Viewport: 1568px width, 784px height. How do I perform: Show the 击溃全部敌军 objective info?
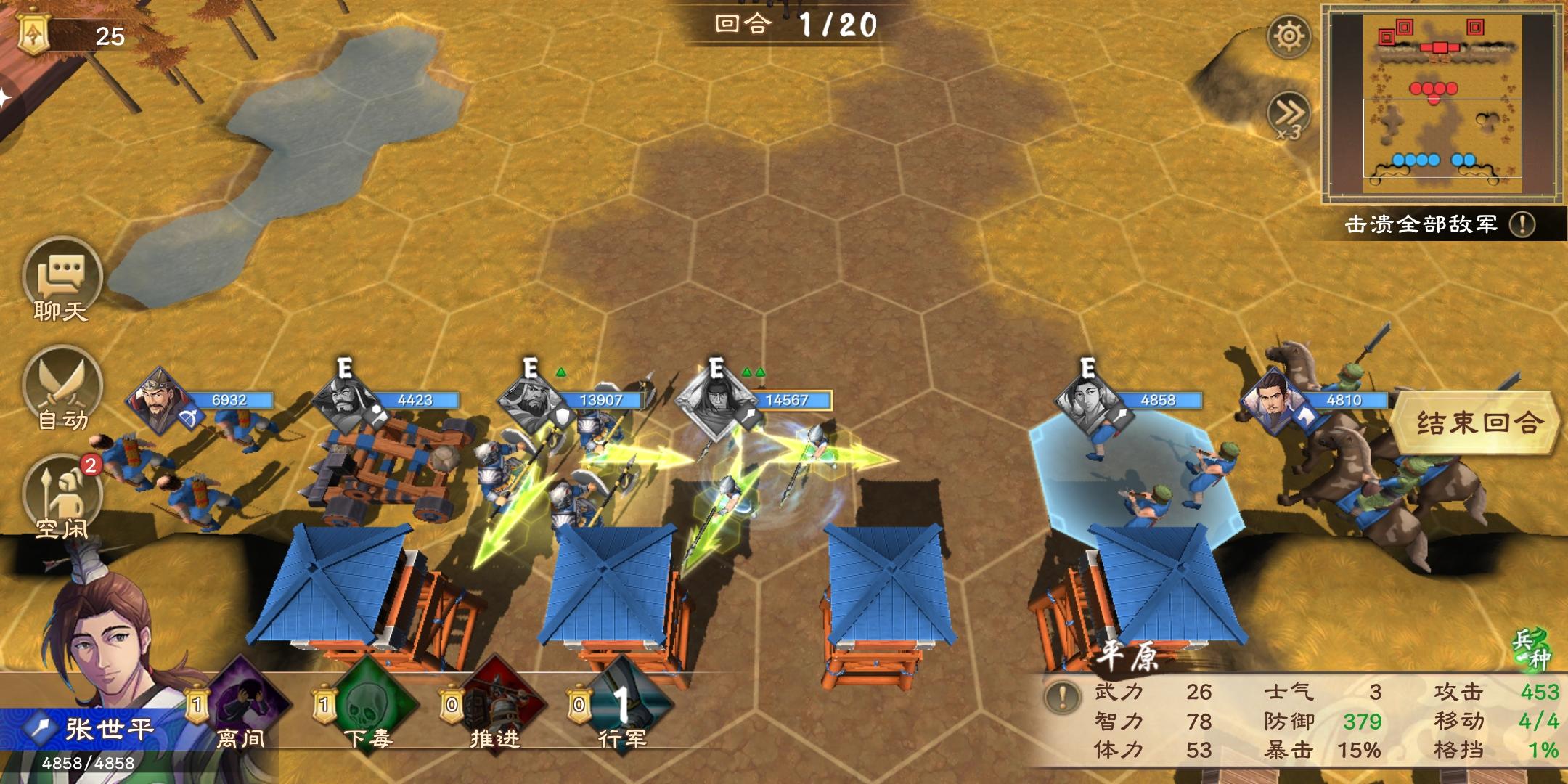pos(1522,224)
